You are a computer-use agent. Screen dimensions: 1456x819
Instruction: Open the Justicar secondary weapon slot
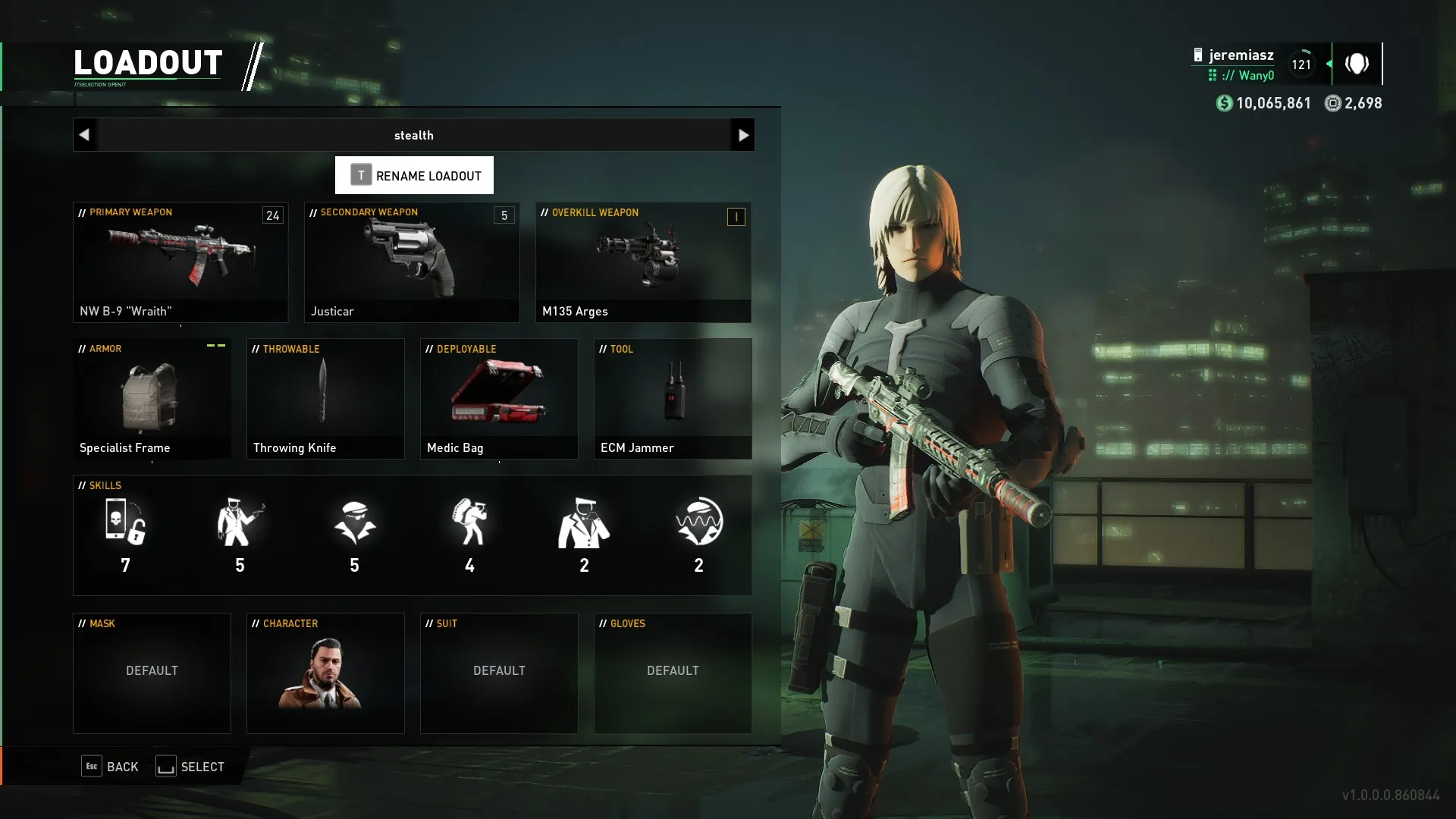click(x=412, y=262)
